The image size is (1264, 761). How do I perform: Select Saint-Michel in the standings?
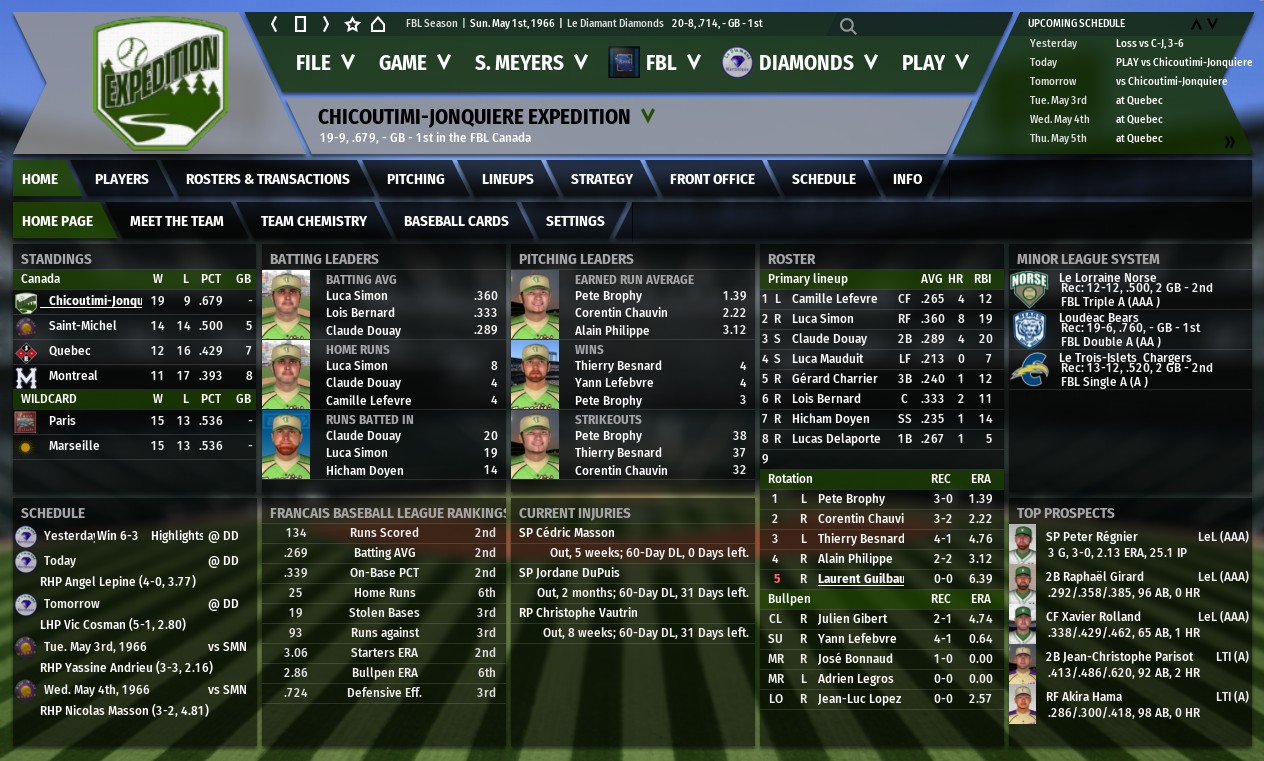[x=83, y=326]
